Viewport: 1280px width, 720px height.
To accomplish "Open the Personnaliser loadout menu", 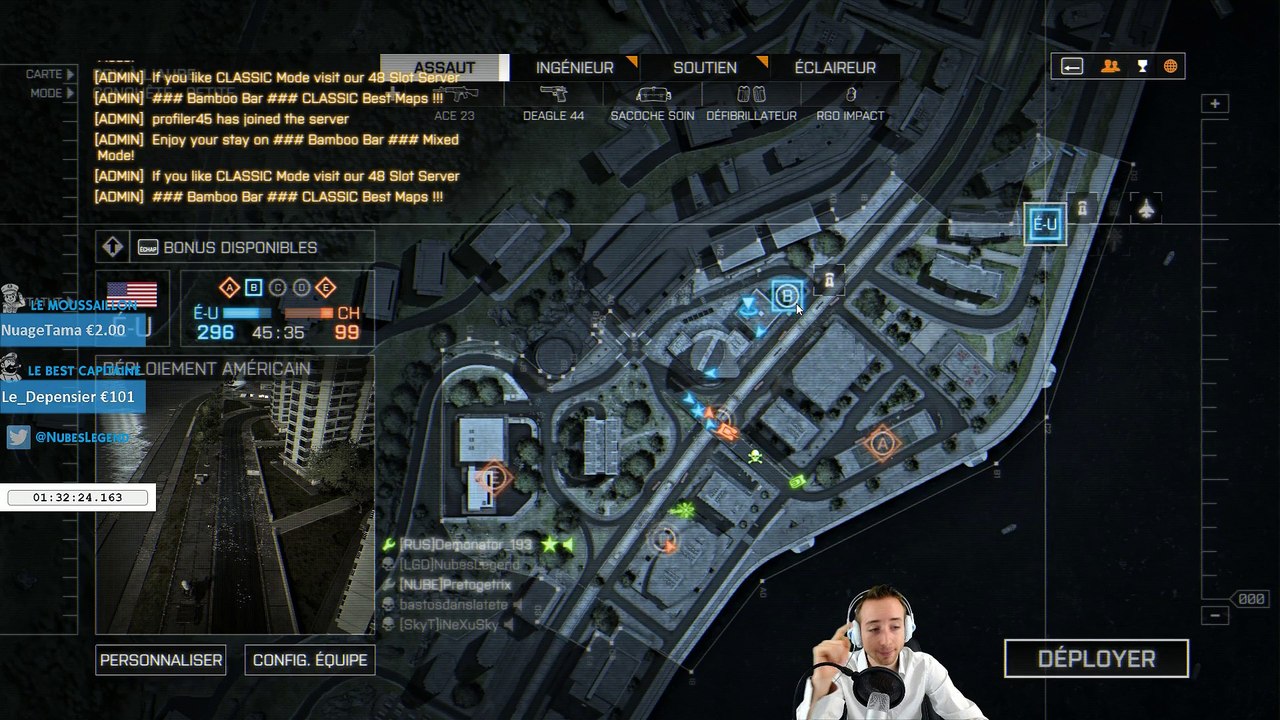I will [161, 660].
